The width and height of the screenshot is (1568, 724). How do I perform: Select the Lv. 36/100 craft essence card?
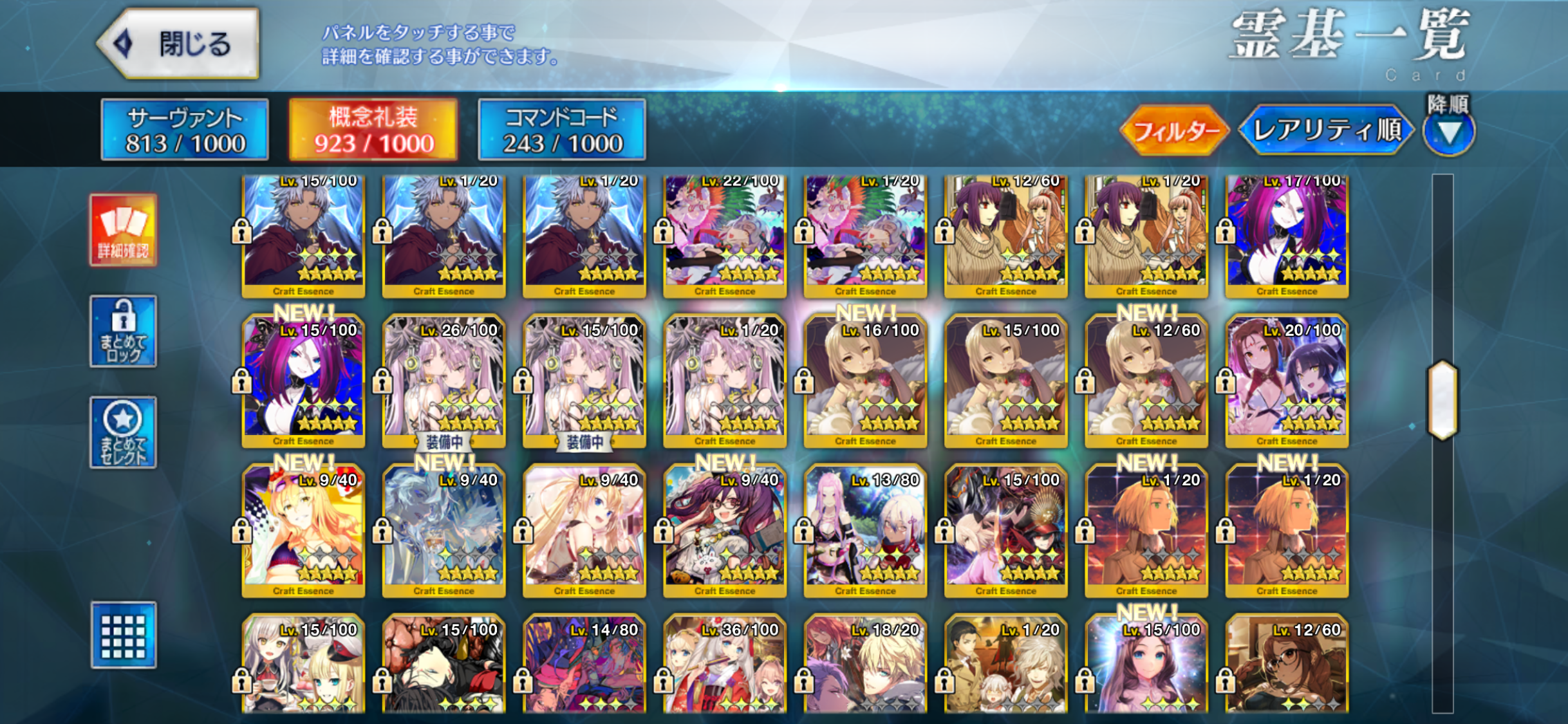(x=725, y=666)
